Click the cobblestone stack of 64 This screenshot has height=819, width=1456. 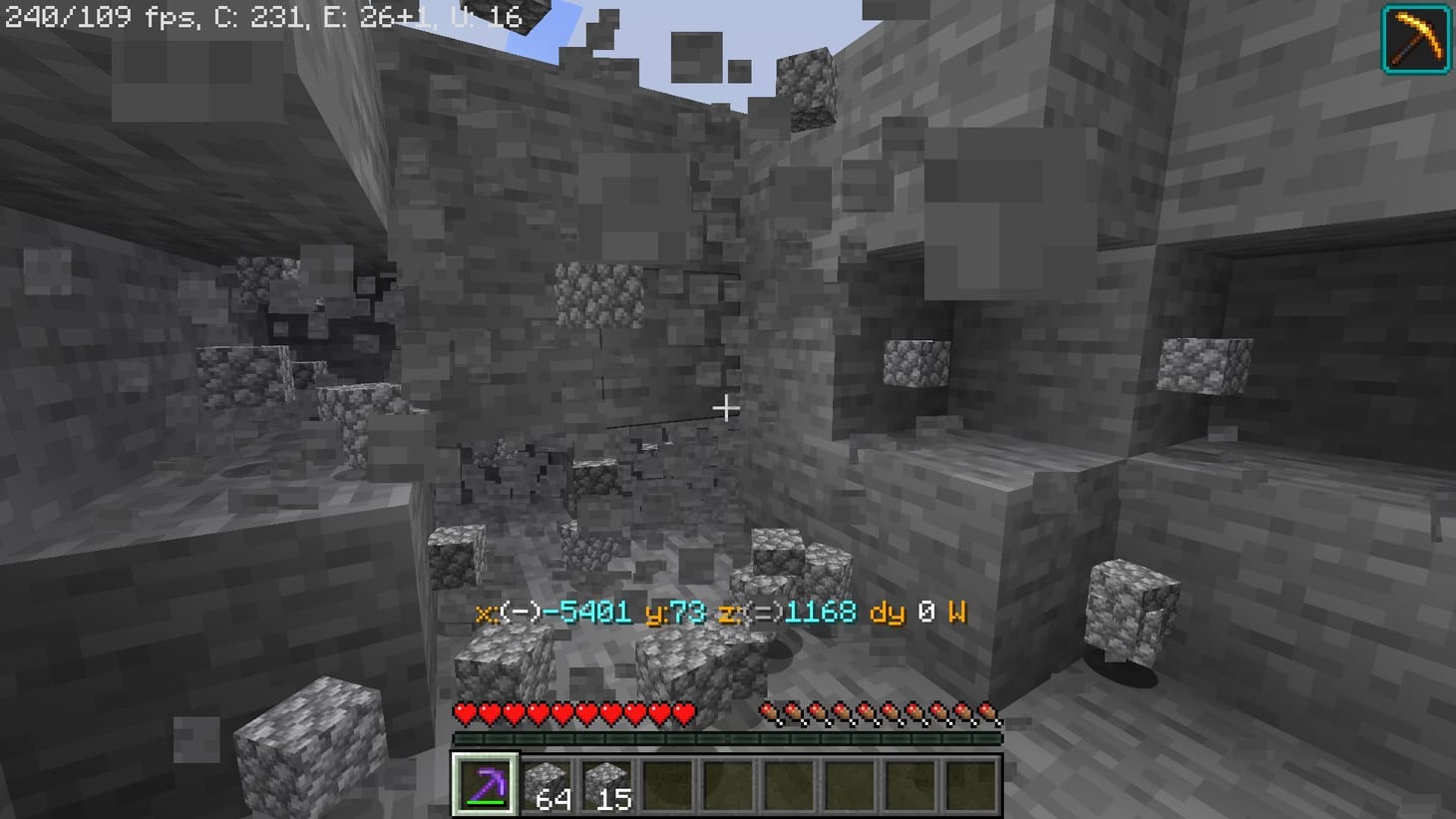[546, 783]
